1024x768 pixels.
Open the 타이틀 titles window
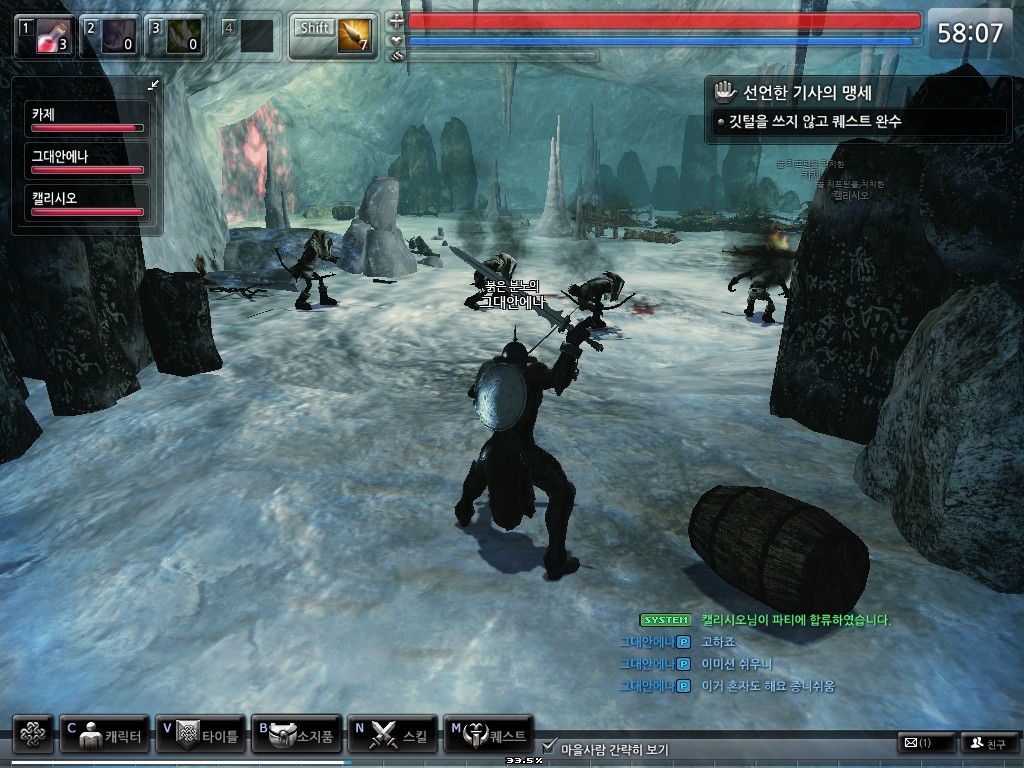[200, 735]
